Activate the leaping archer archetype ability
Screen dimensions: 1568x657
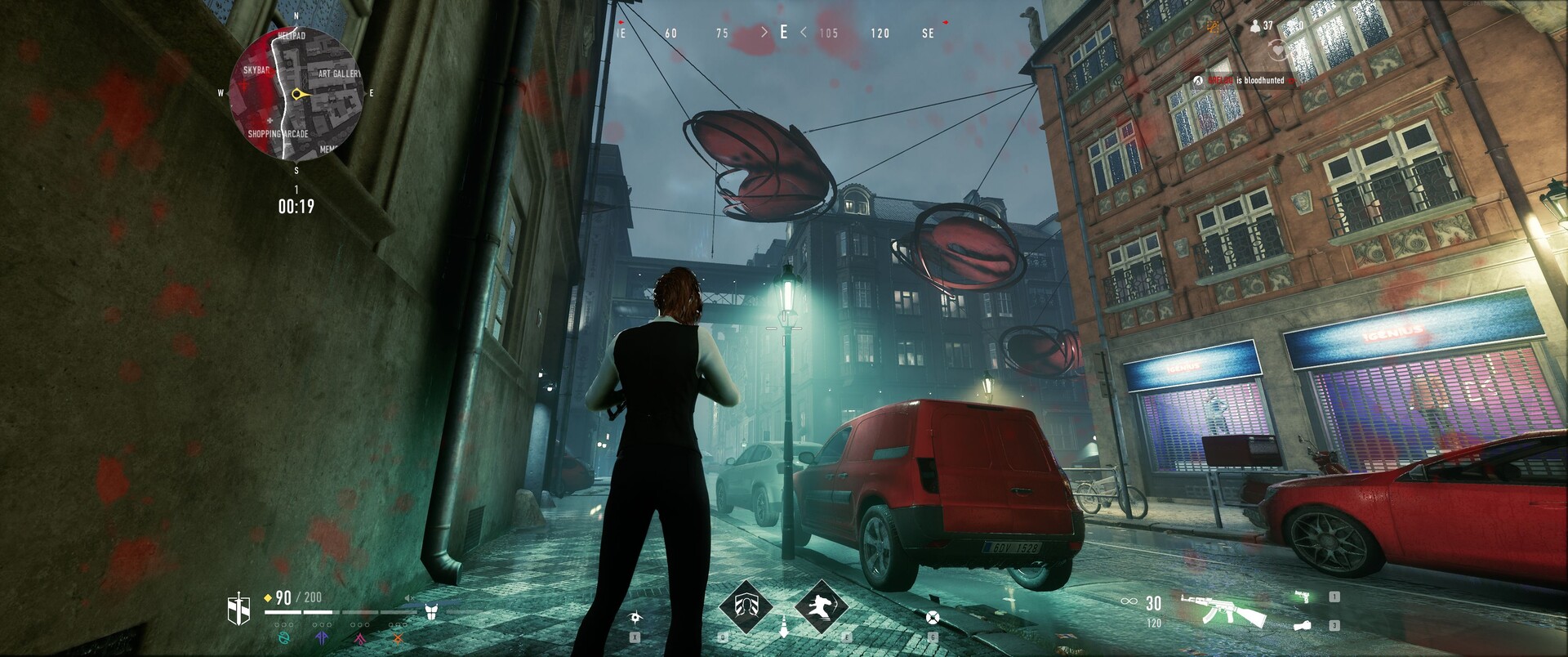point(821,607)
